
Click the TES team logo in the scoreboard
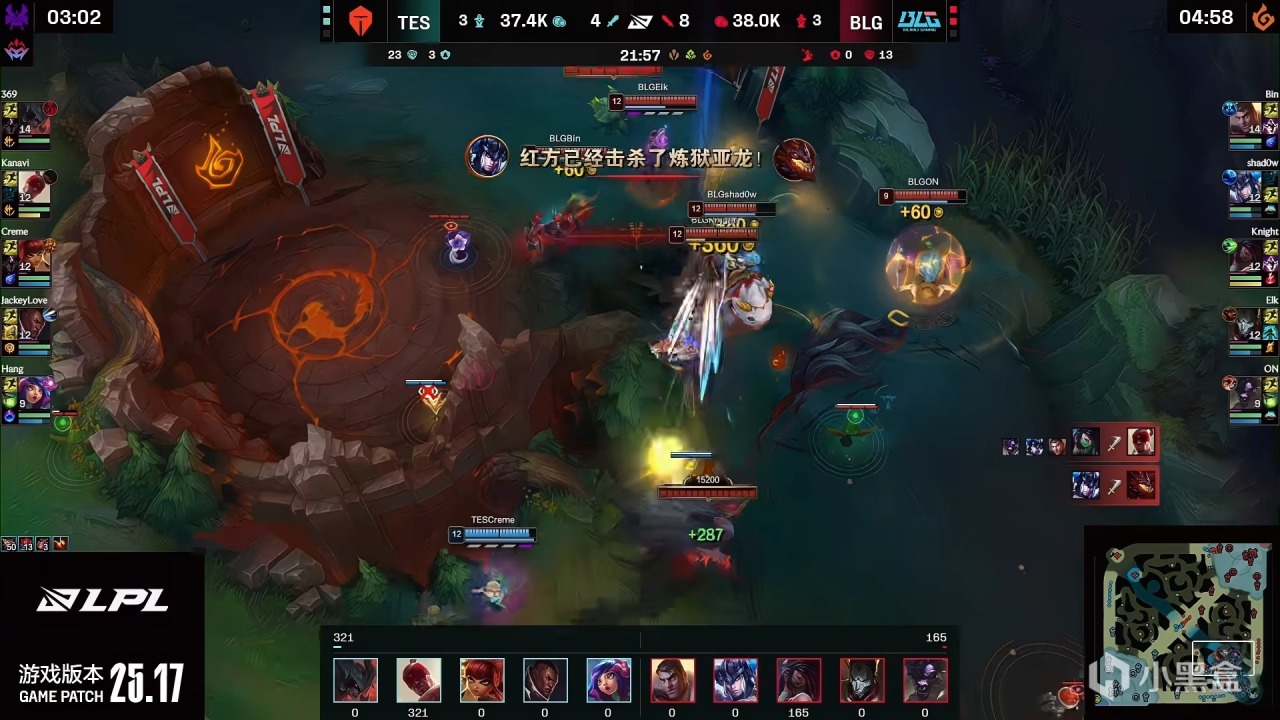pos(359,22)
